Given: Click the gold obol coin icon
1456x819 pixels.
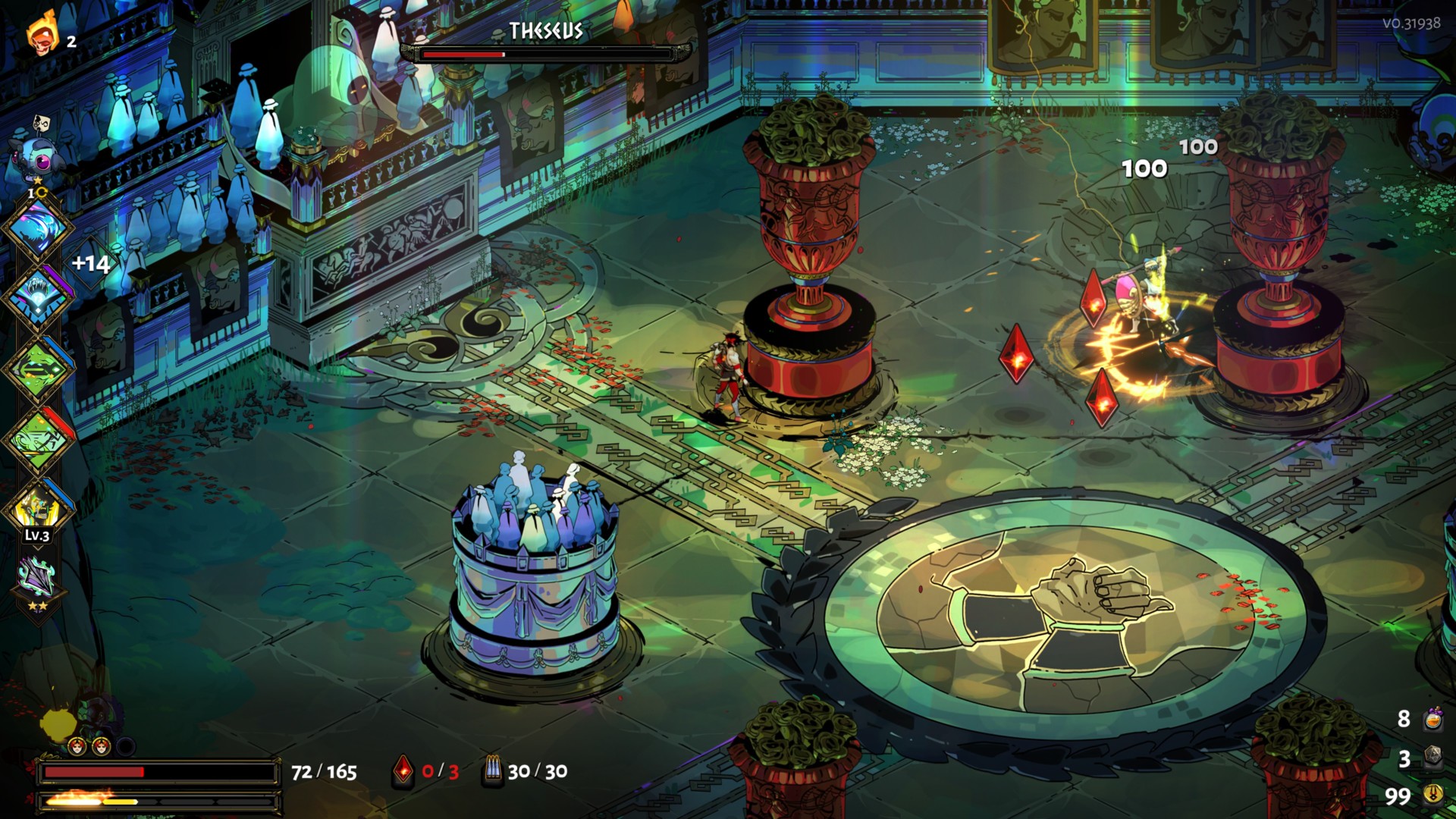Looking at the screenshot, I should click(1433, 795).
